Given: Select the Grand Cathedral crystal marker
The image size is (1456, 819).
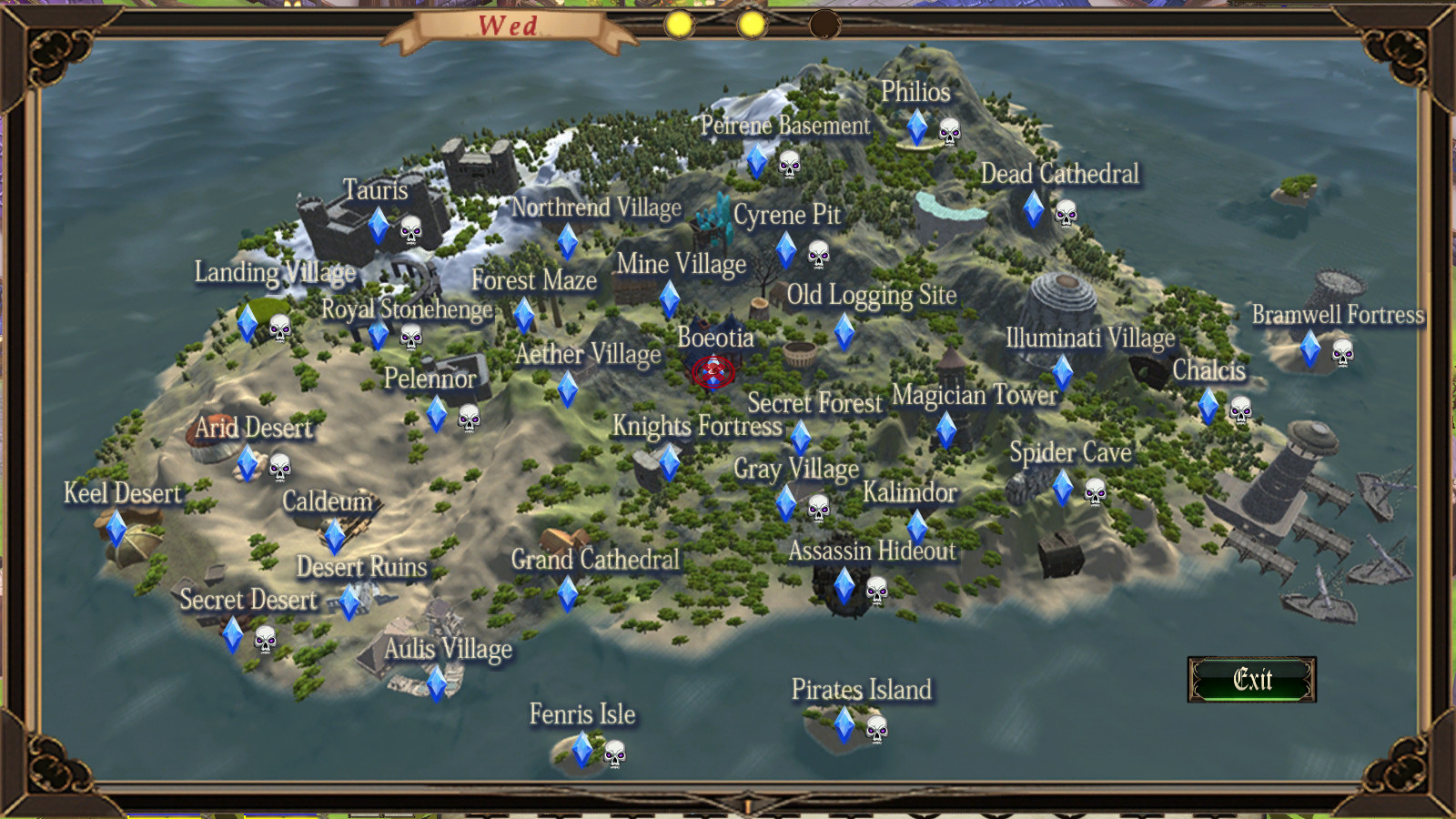Looking at the screenshot, I should [568, 596].
